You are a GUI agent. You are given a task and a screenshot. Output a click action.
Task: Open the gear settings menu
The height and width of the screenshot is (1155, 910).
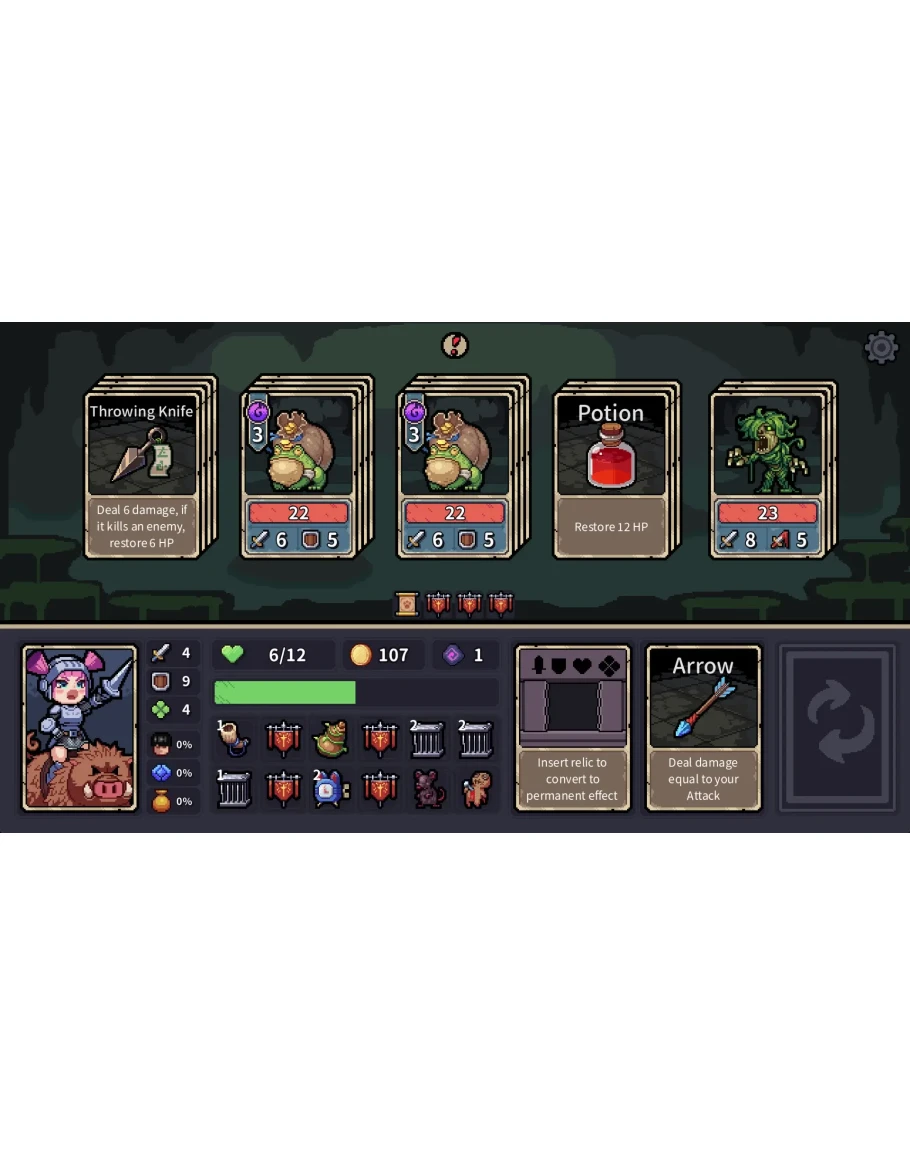pos(881,348)
